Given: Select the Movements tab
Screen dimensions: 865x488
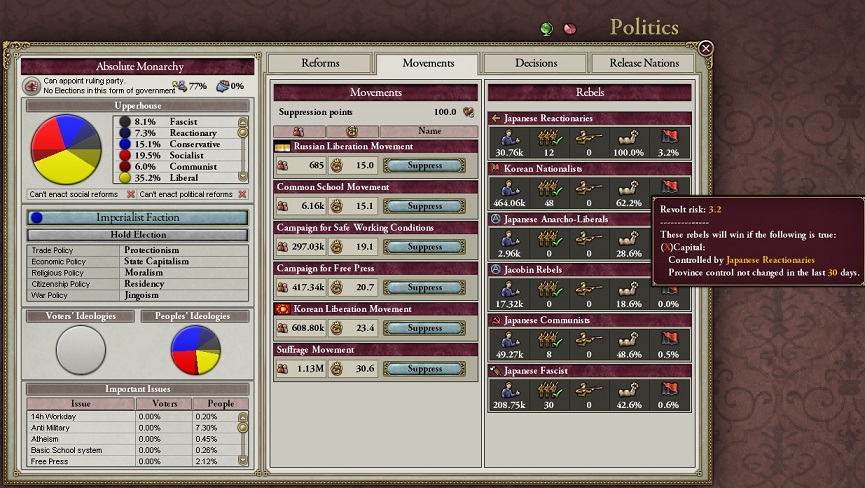Looking at the screenshot, I should 428,63.
